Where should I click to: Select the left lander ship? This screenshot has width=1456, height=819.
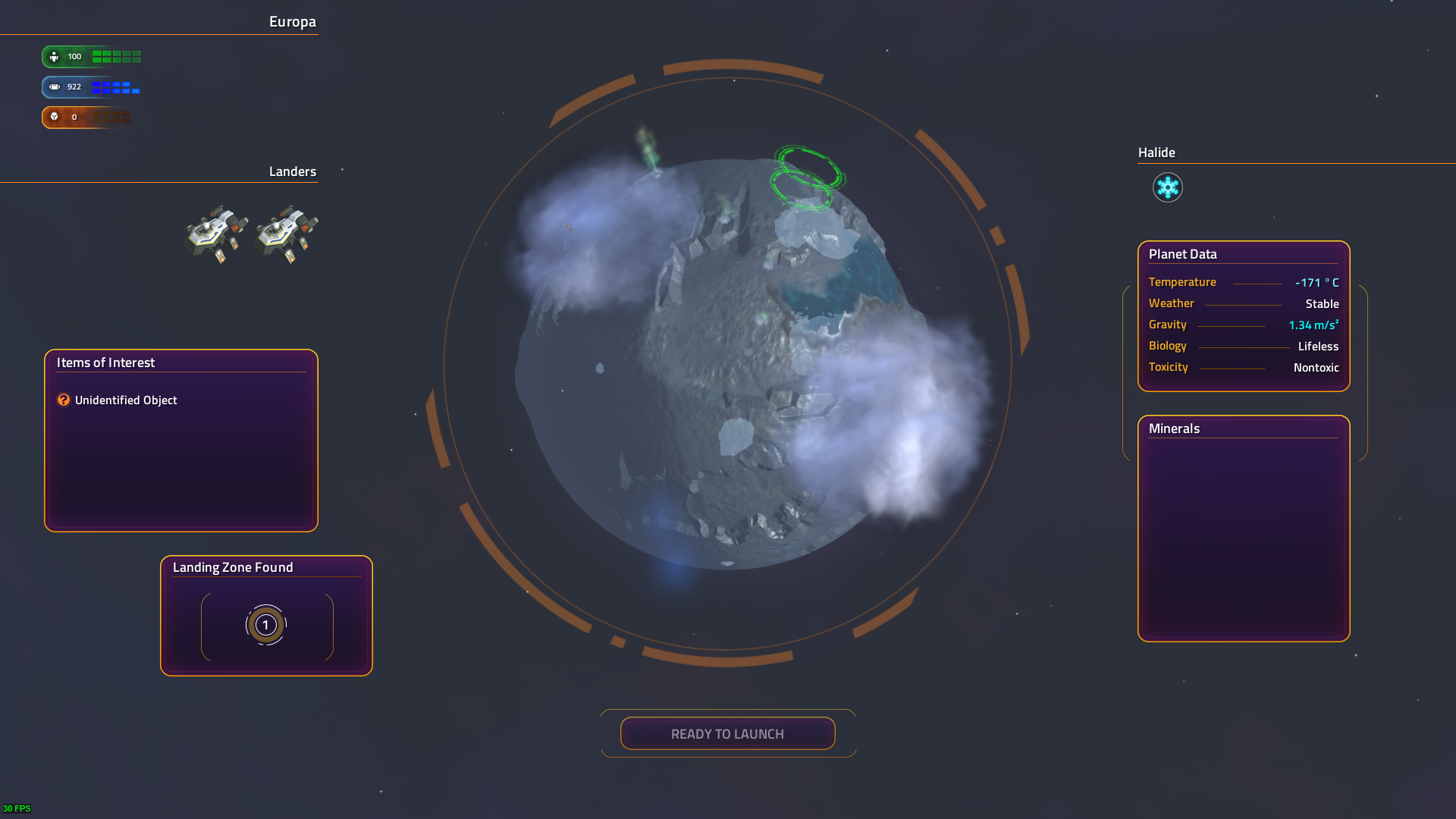pyautogui.click(x=216, y=233)
